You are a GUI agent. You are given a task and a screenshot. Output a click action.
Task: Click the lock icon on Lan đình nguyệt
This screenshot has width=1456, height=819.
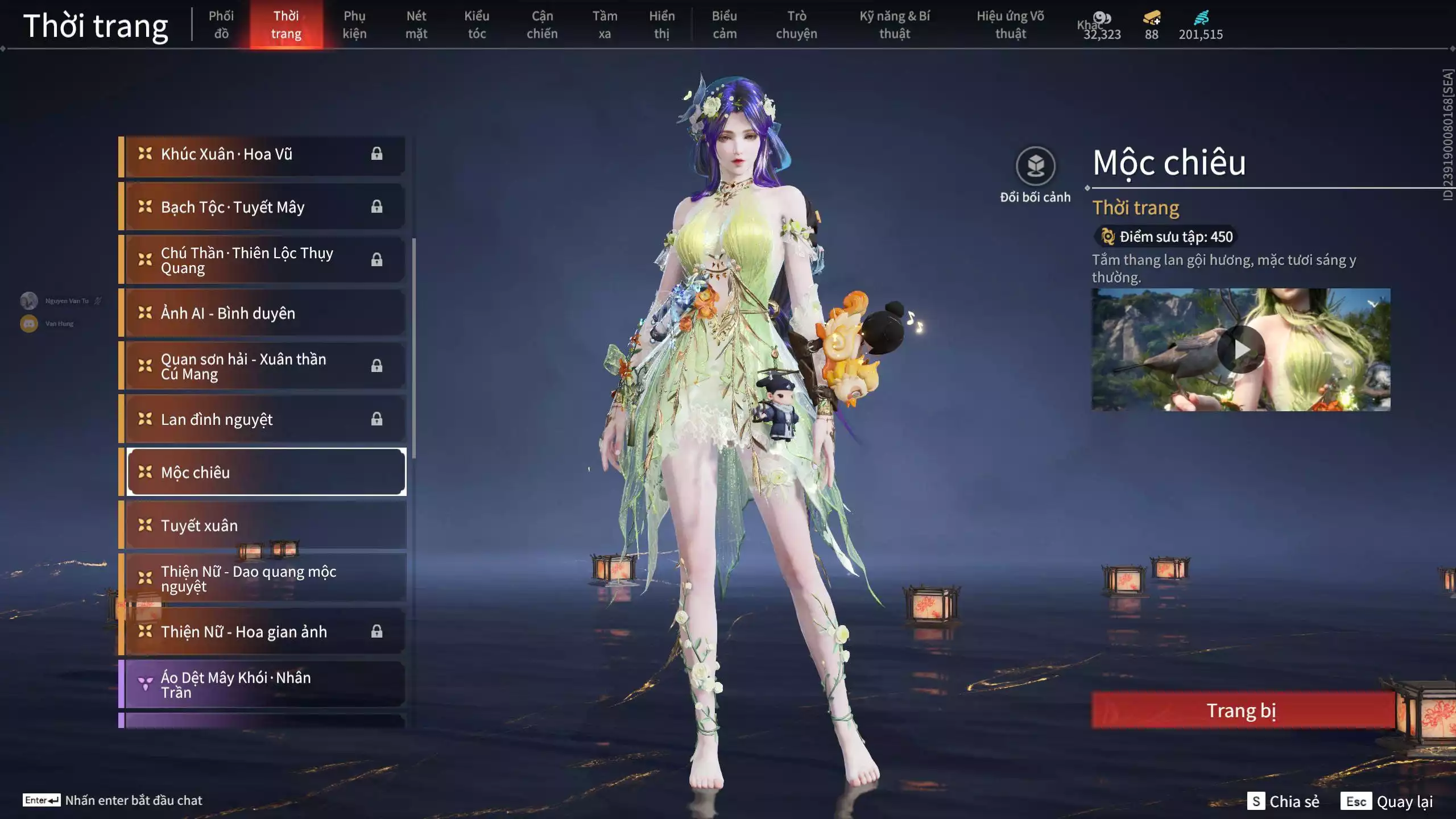(x=378, y=419)
